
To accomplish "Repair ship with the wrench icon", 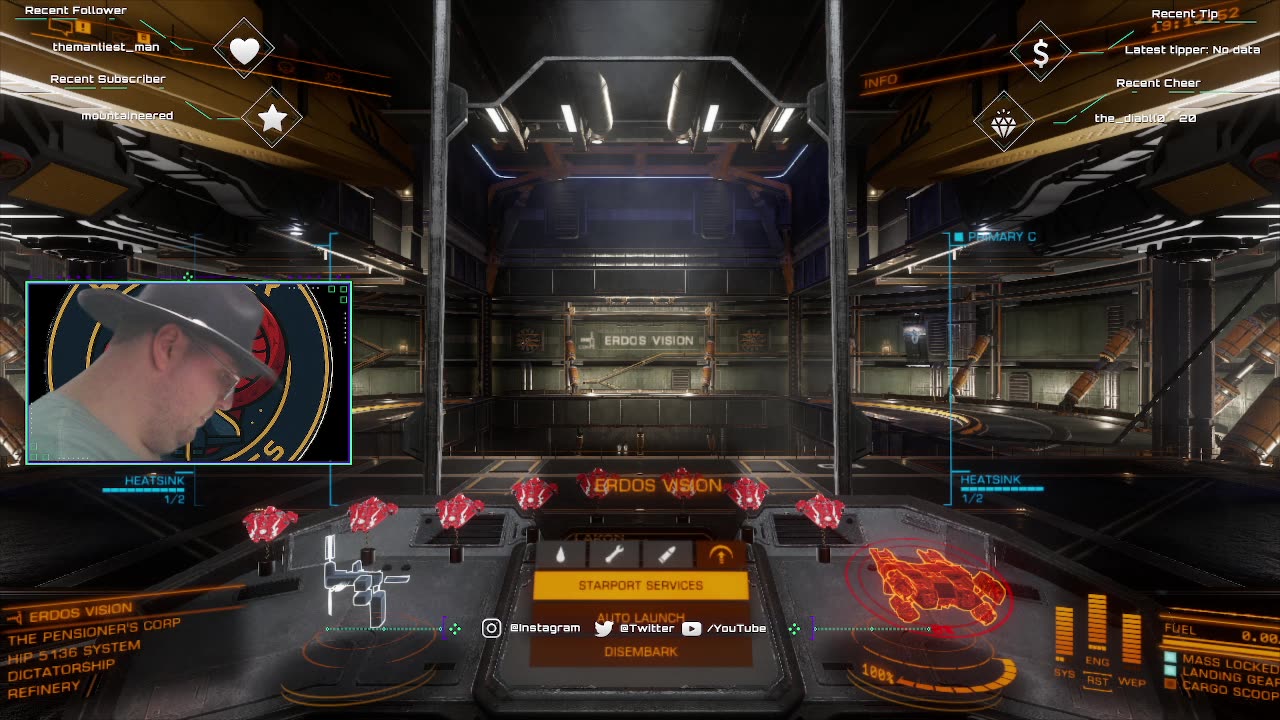I will 614,555.
